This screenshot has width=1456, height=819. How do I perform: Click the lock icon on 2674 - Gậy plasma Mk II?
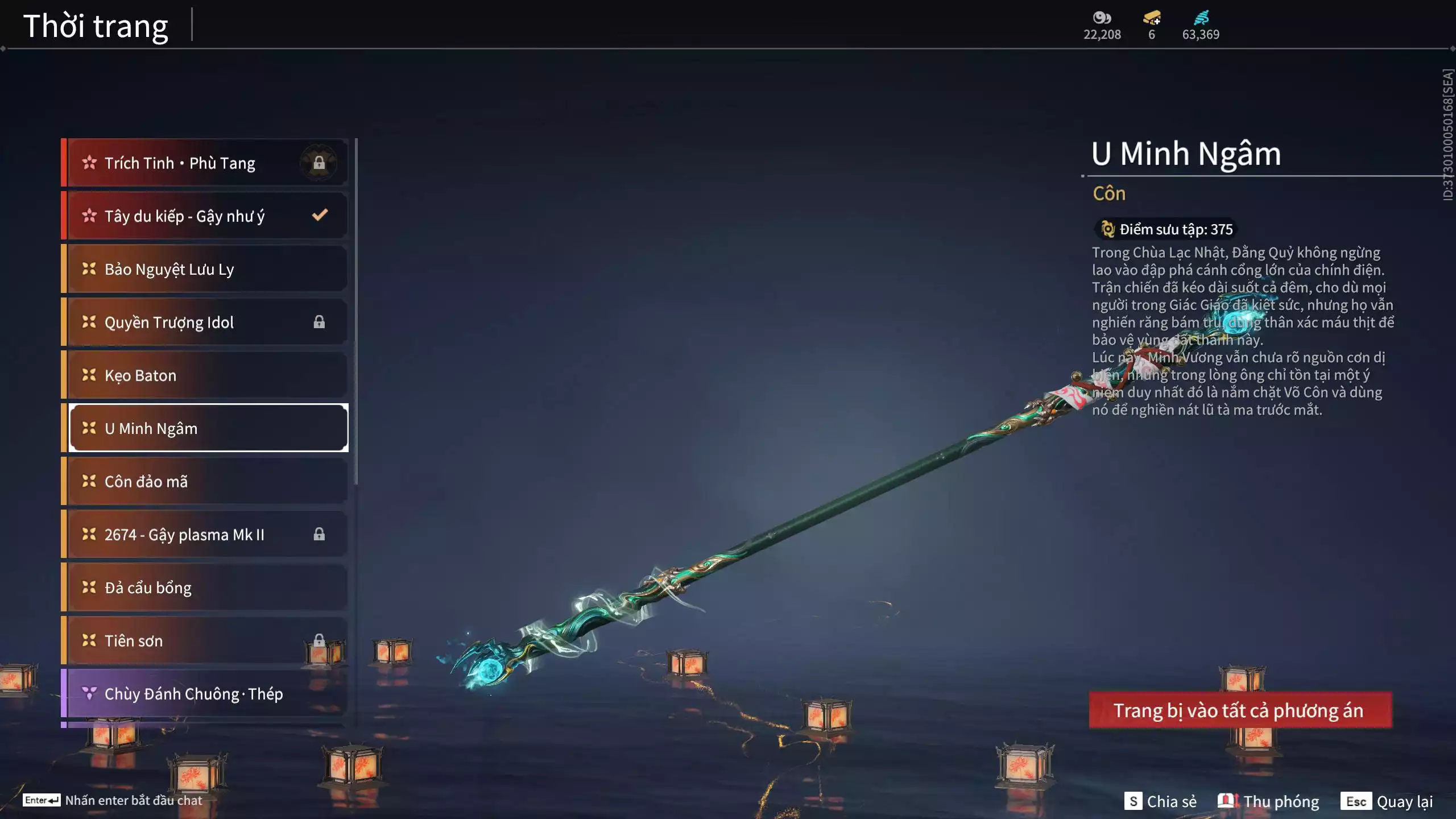319,535
